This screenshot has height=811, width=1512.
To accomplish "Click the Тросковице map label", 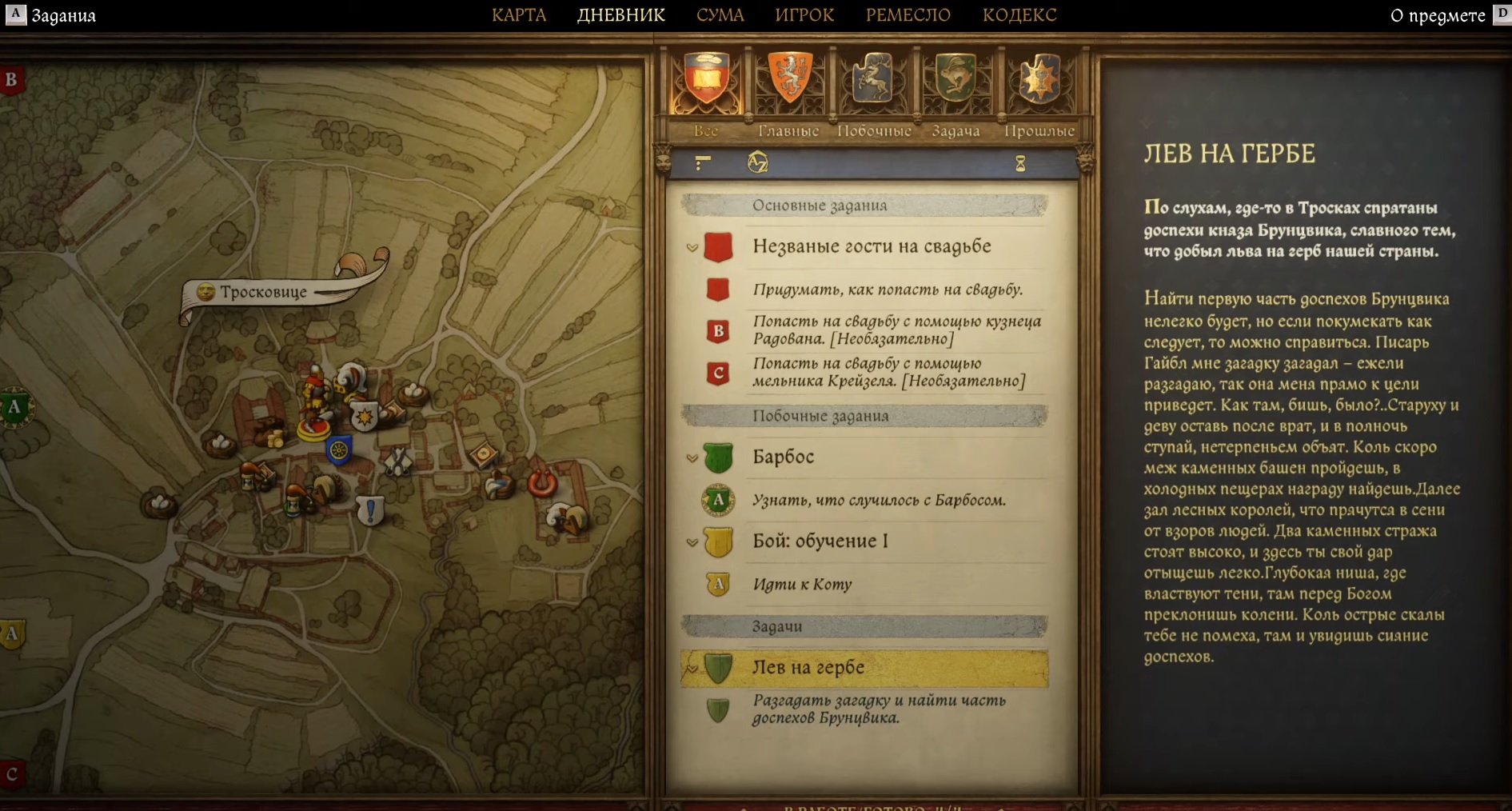I will tap(263, 292).
